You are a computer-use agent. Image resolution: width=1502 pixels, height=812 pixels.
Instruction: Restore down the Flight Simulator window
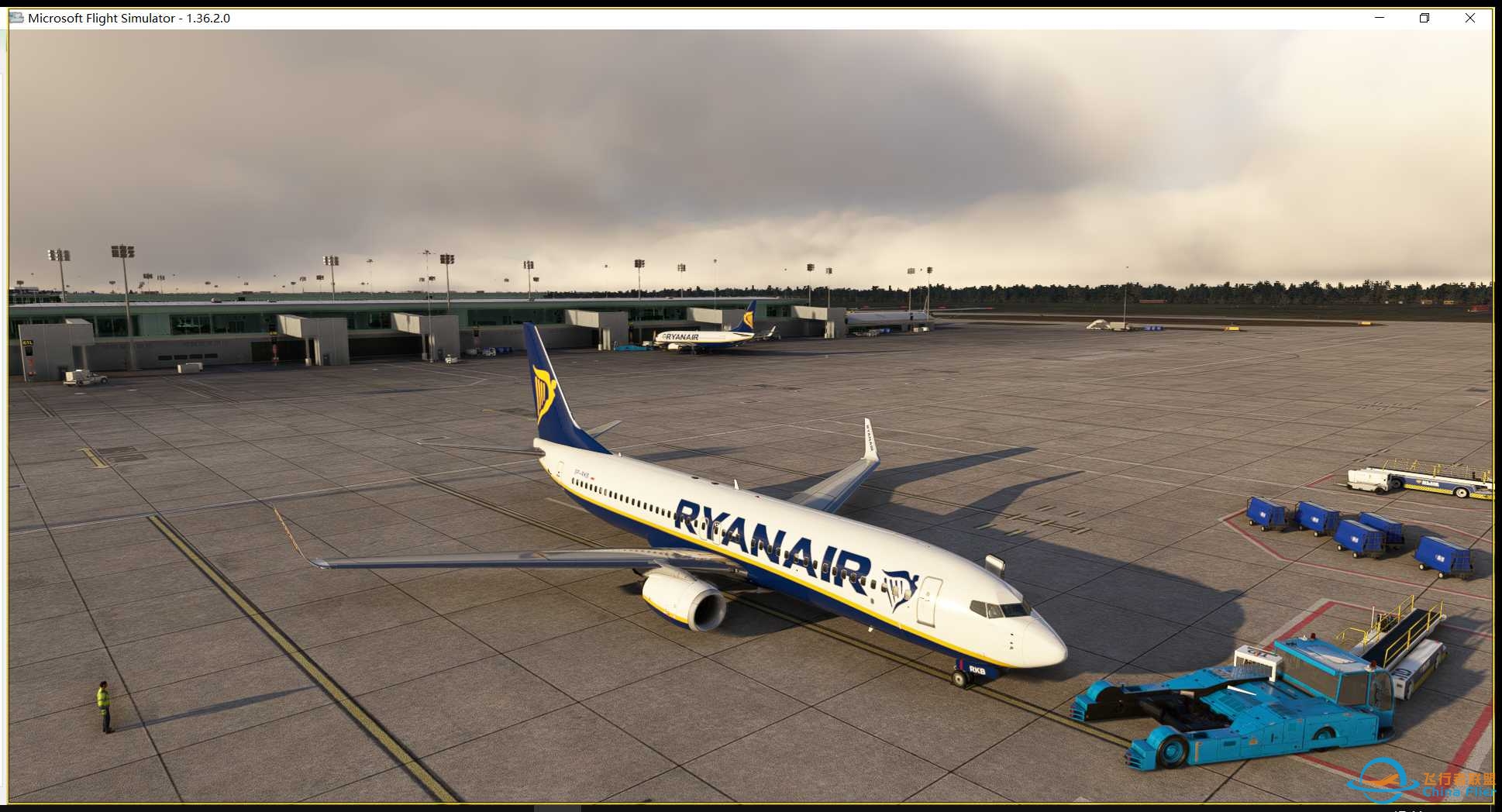point(1424,17)
